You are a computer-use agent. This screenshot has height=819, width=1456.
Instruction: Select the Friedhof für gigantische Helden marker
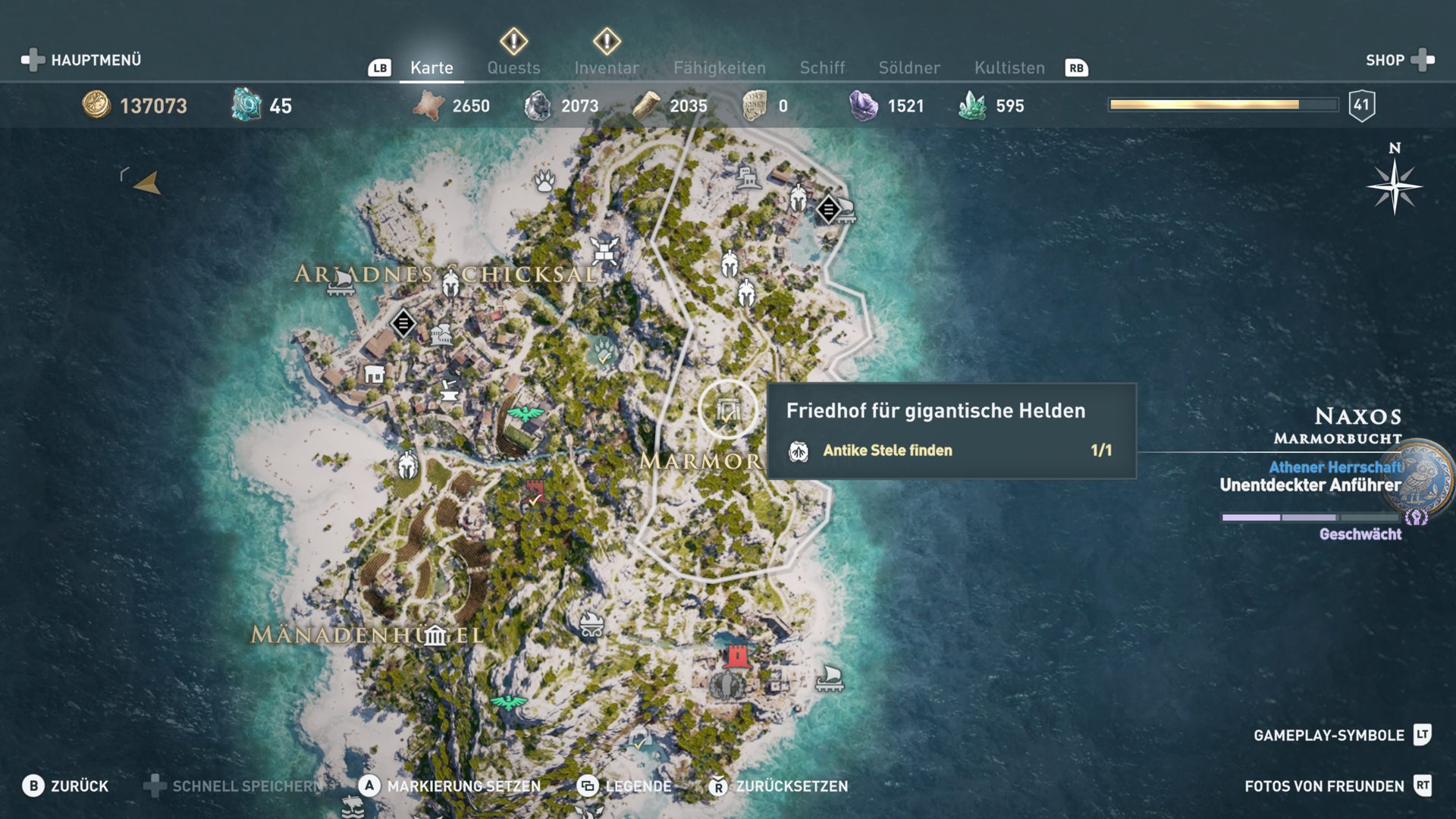727,410
